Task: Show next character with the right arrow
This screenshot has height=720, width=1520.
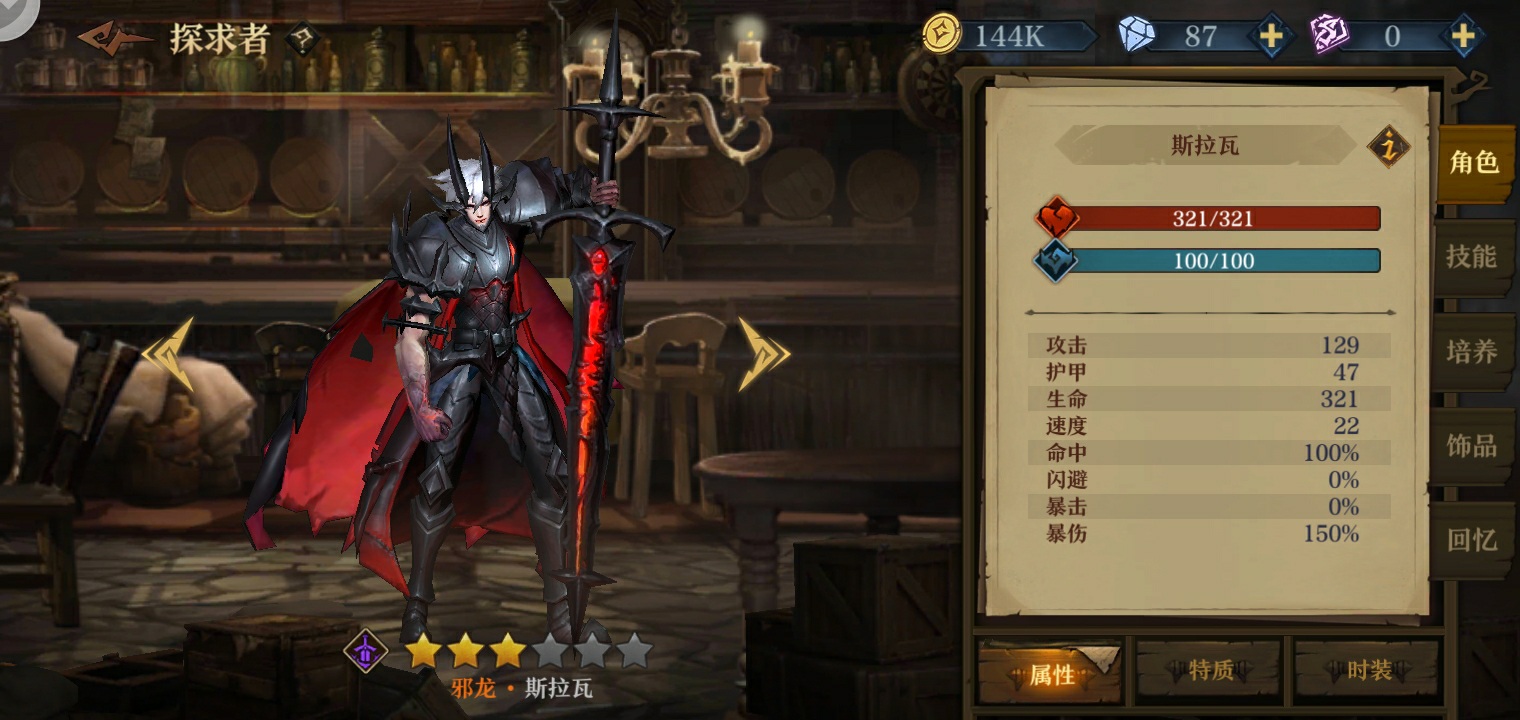Action: [763, 353]
